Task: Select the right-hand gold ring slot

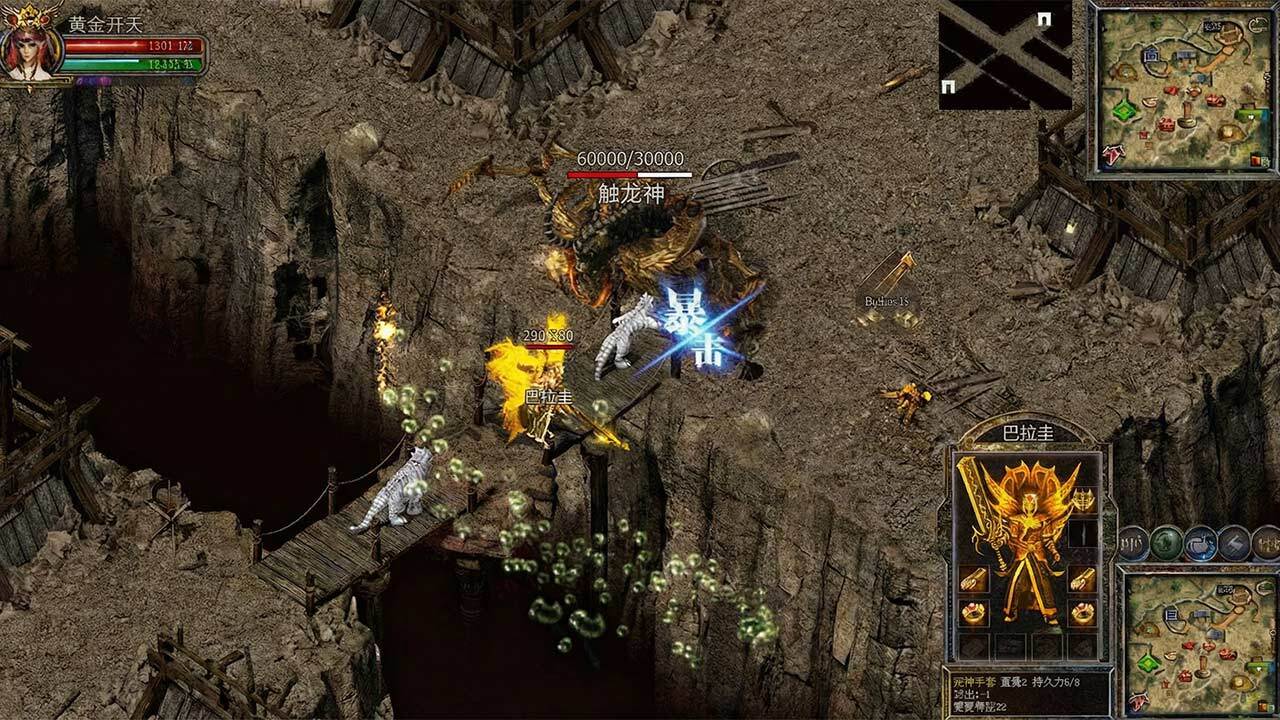Action: (x=1083, y=612)
